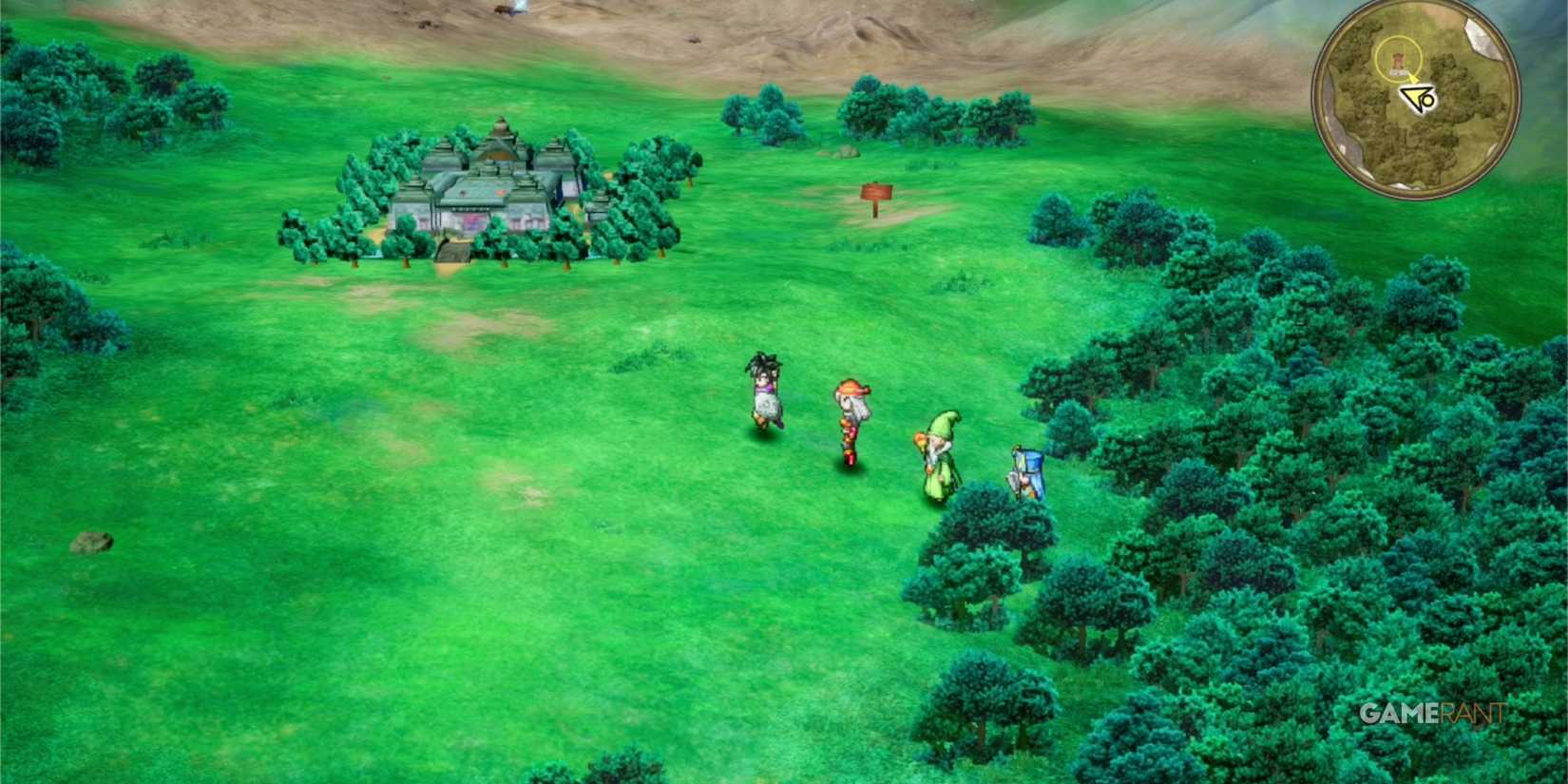Screen dimensions: 1568x784
Task: Click the player arrow cursor on the minimap
Action: click(1415, 97)
